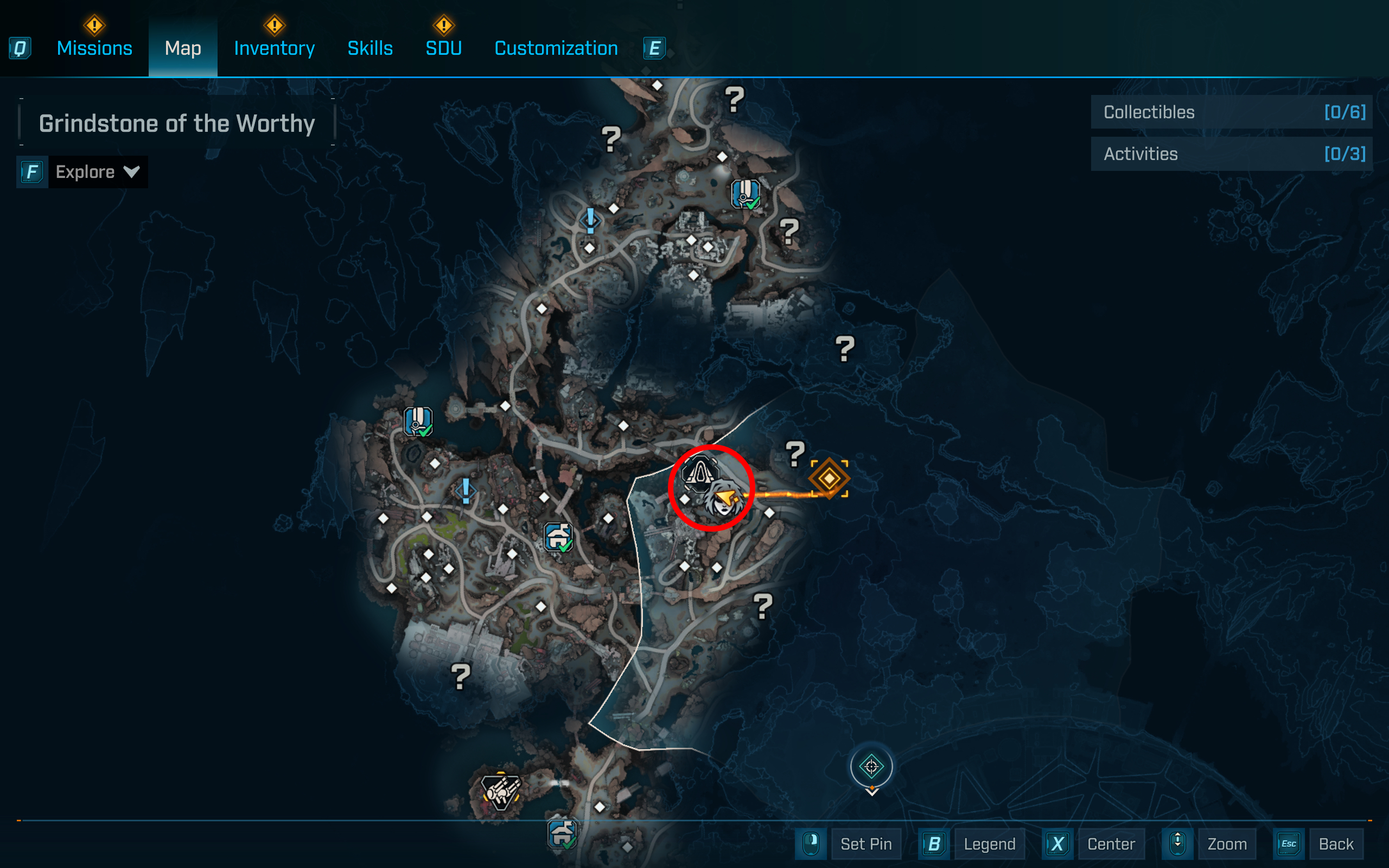1389x868 pixels.
Task: Click the E shoulder-button icon beside Customization
Action: tap(654, 48)
